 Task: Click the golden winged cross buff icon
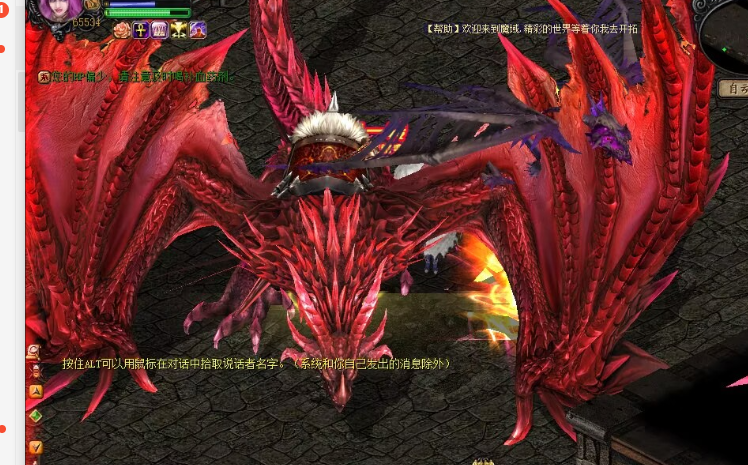(x=179, y=30)
